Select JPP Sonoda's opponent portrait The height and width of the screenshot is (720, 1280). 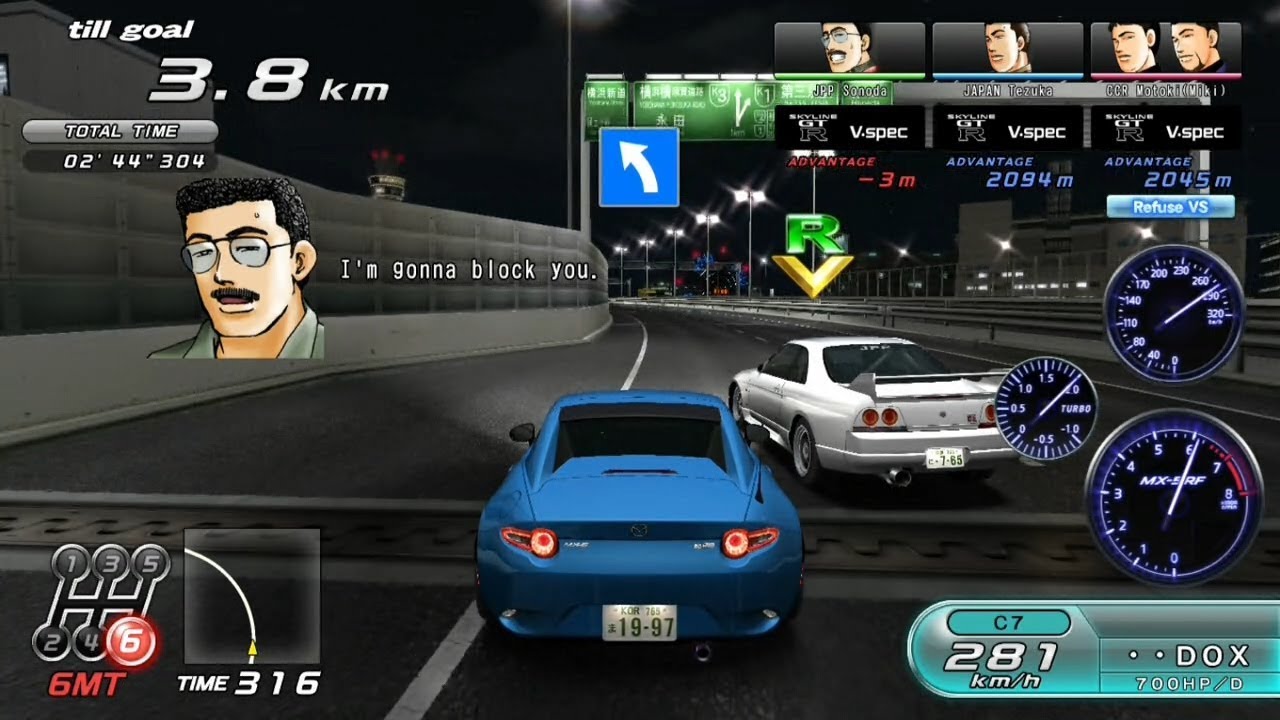[x=849, y=49]
